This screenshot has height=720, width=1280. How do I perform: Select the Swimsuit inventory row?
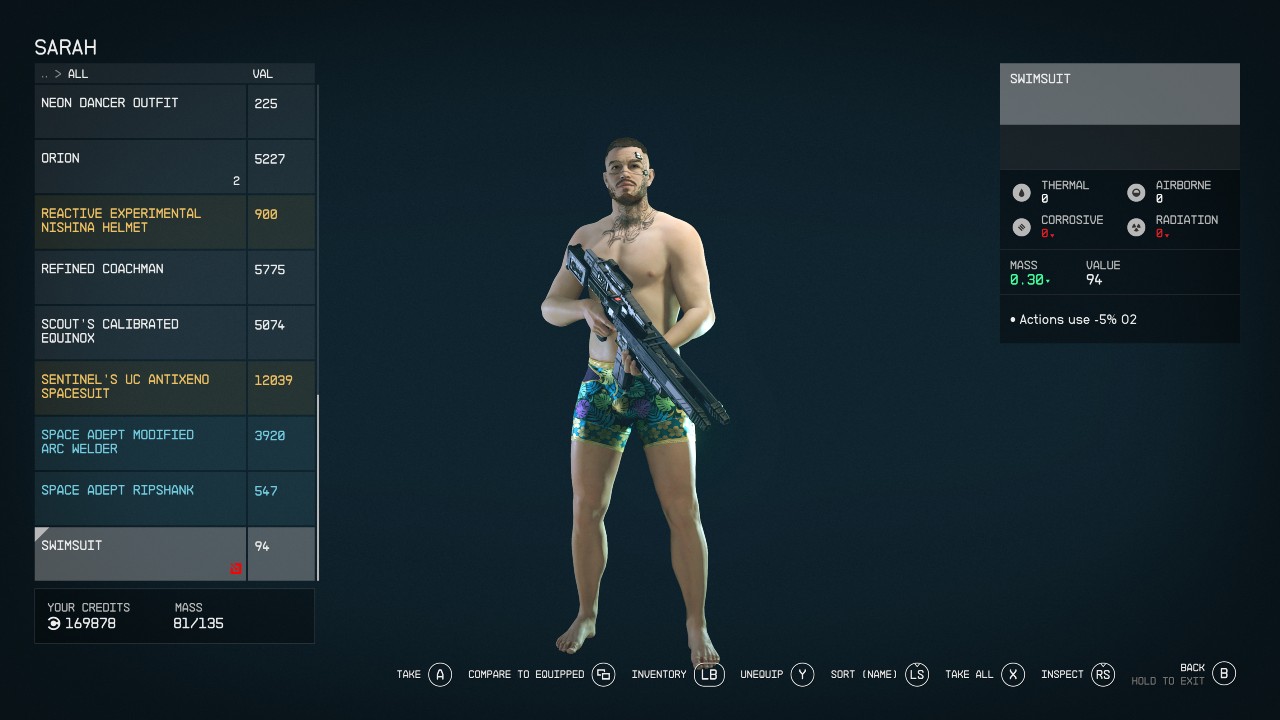tap(140, 553)
